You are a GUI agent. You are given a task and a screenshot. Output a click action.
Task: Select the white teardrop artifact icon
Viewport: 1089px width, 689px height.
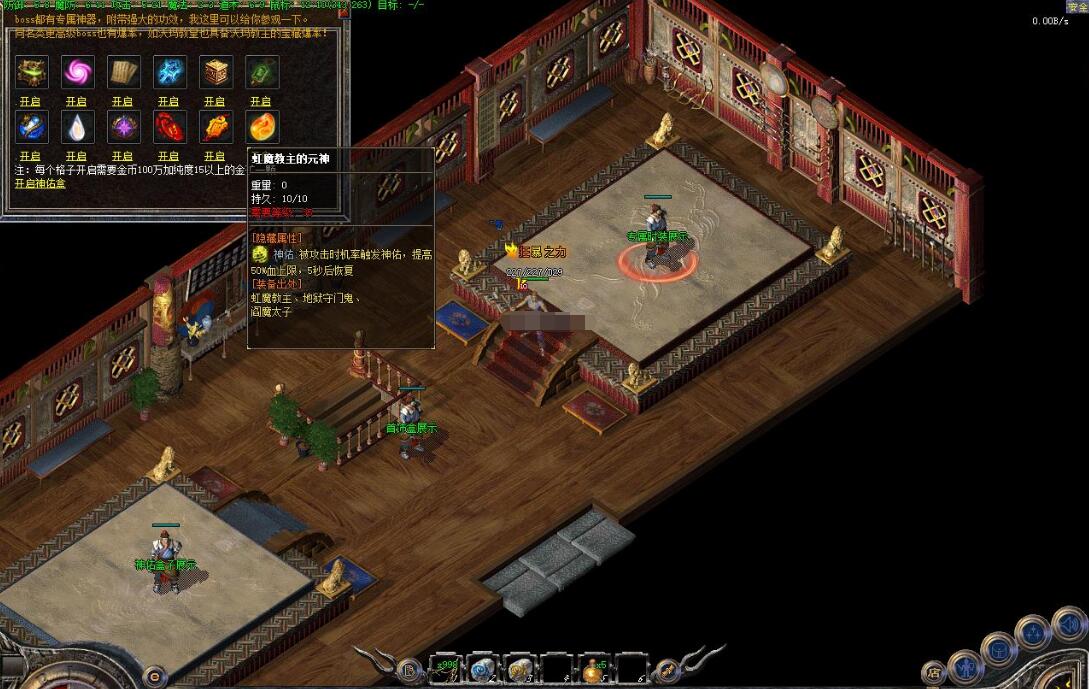(x=77, y=127)
